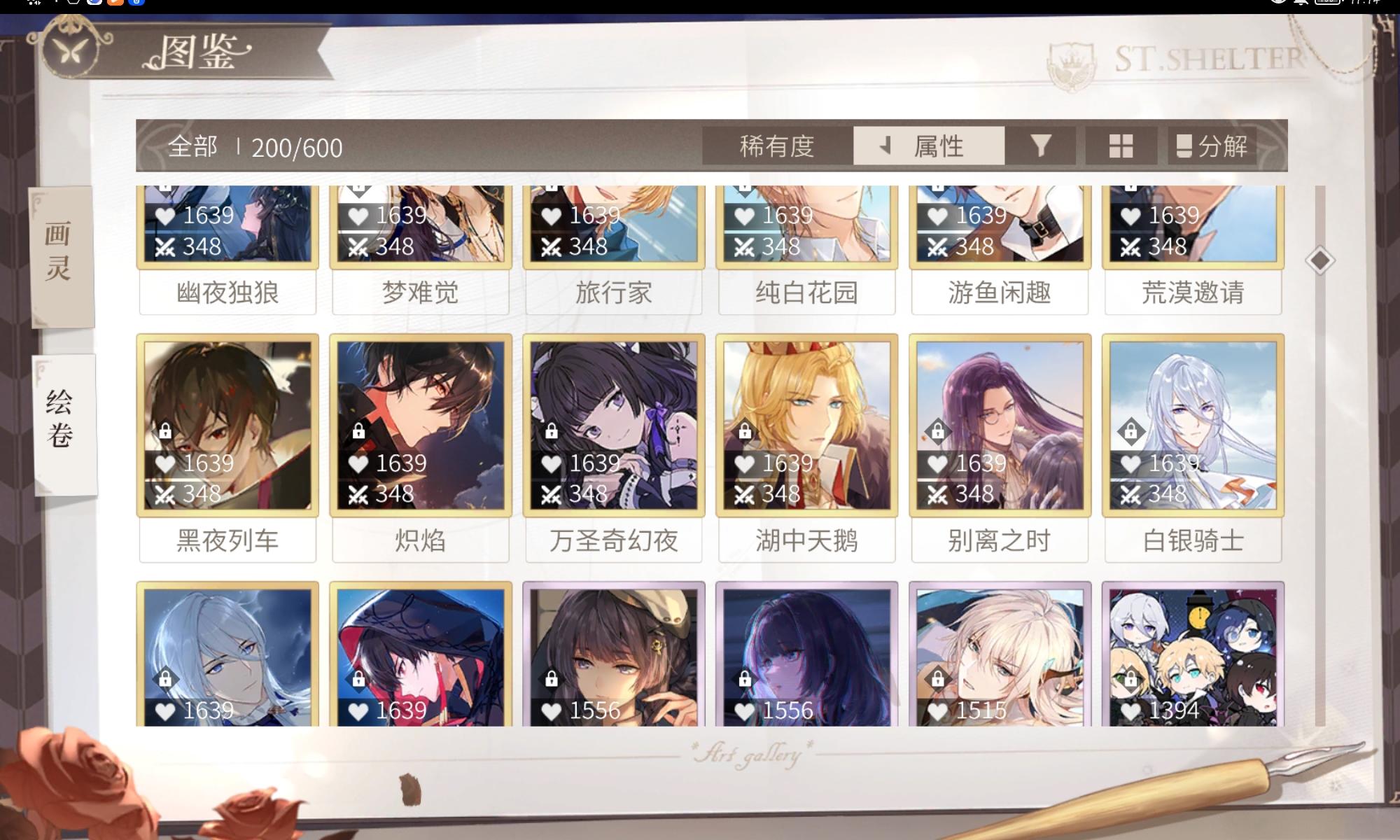Click the lock icon on 白银骑士 card

(1130, 430)
